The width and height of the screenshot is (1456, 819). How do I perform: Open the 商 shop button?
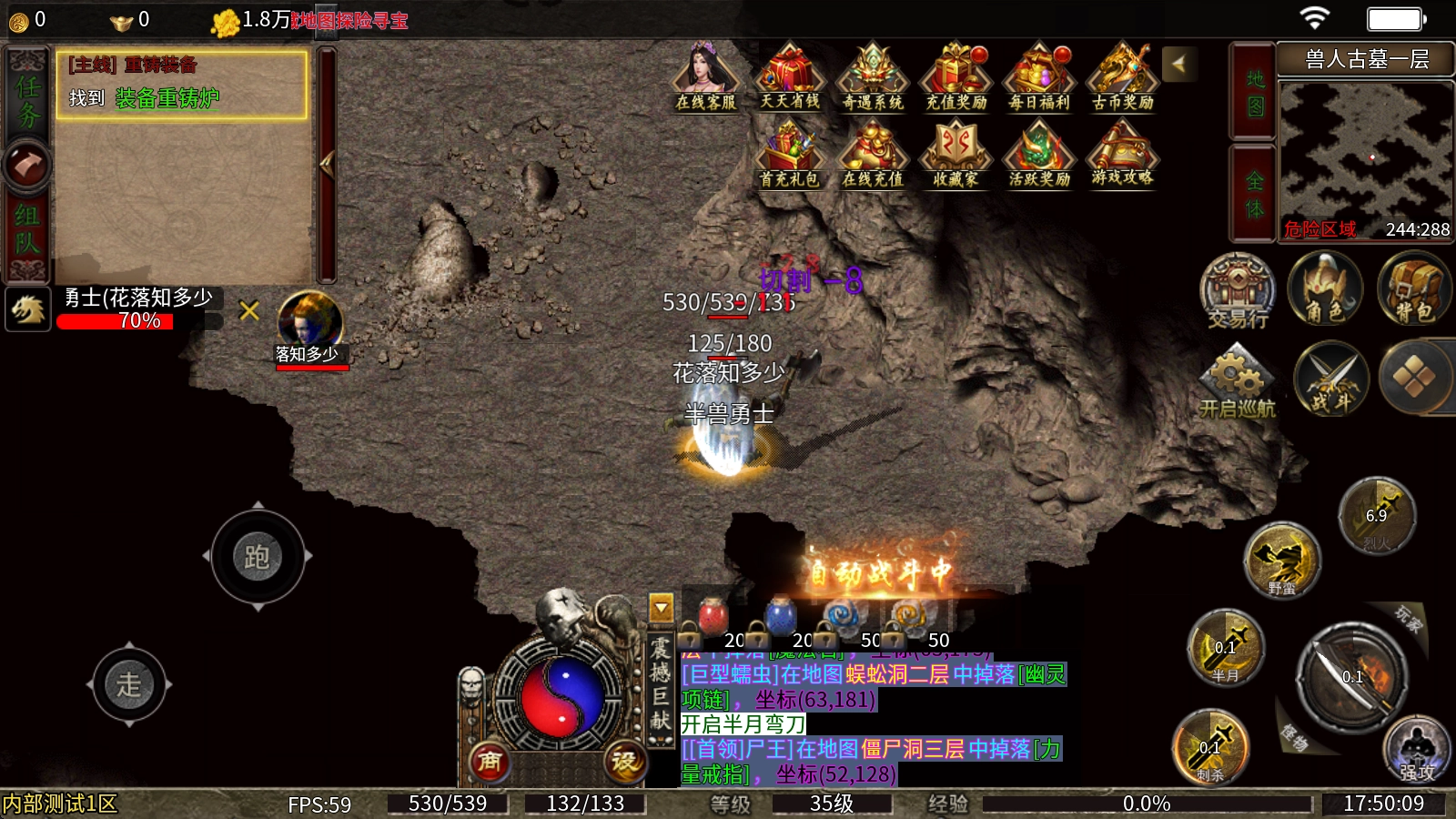(490, 761)
